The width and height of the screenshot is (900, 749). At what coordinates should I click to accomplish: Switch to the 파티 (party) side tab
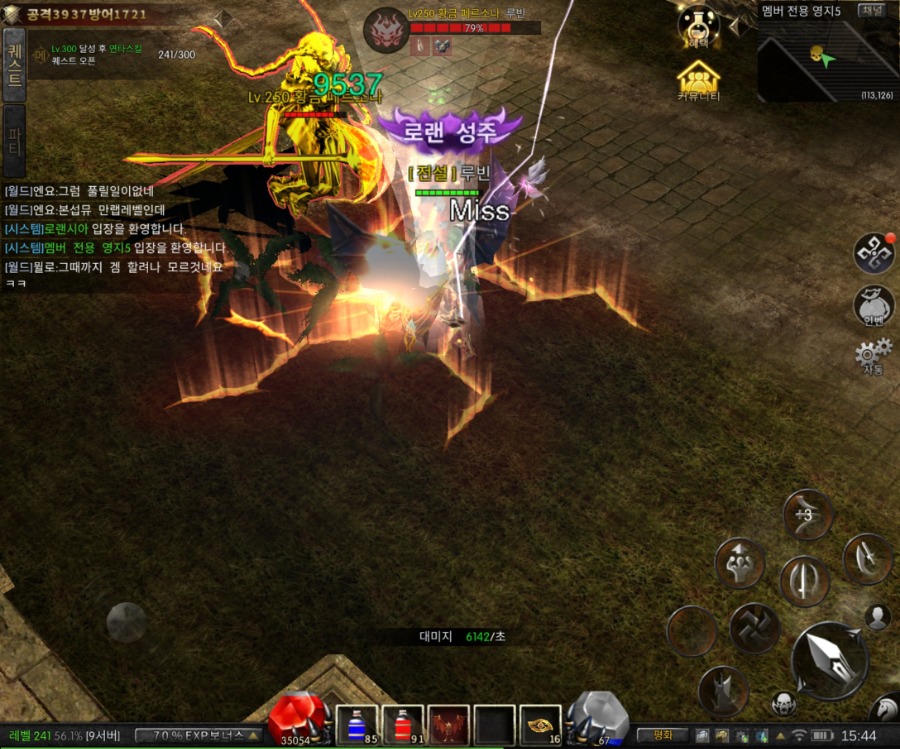pos(14,139)
